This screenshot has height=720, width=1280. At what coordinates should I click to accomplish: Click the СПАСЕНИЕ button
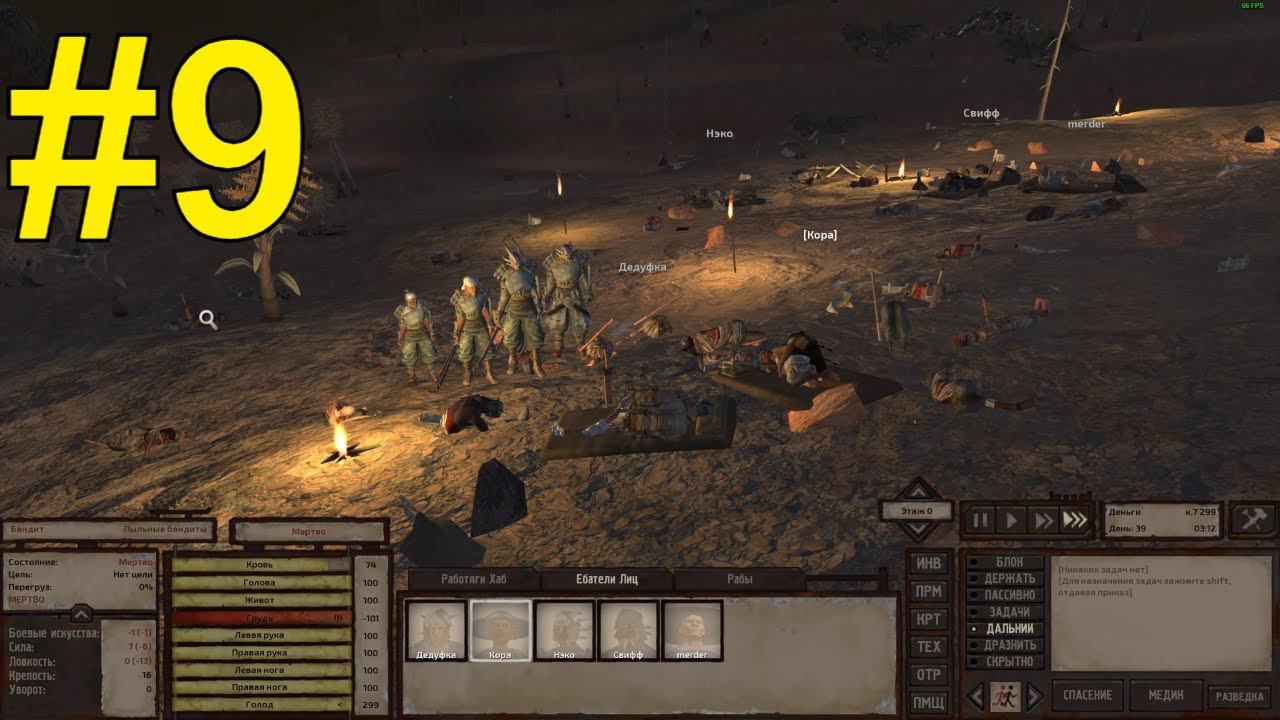pos(1087,694)
